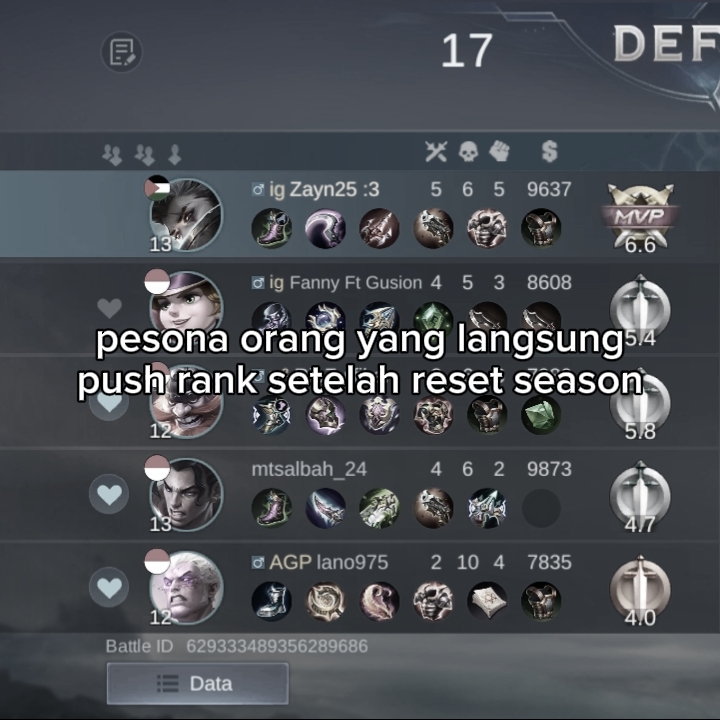Give a like to AGP lano975
720x720 pixels.
click(109, 586)
